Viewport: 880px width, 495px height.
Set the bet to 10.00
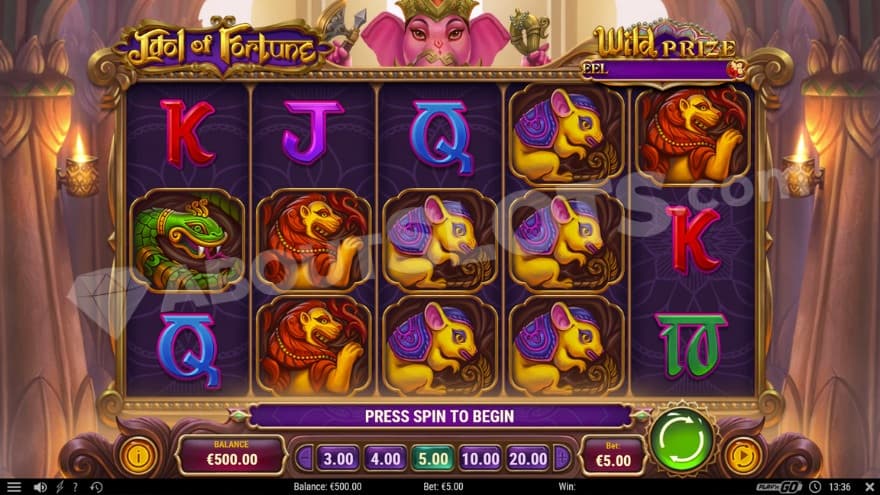point(480,458)
